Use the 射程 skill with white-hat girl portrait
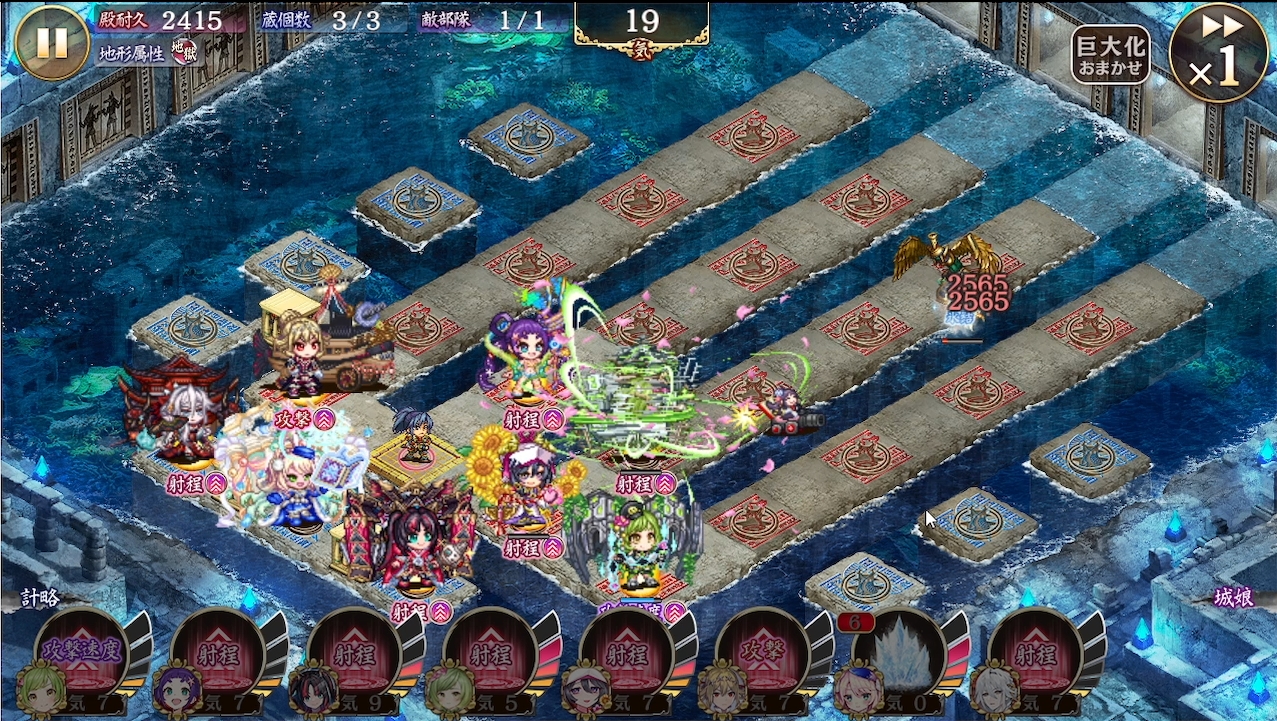Screen dimensions: 1277x721 point(627,655)
